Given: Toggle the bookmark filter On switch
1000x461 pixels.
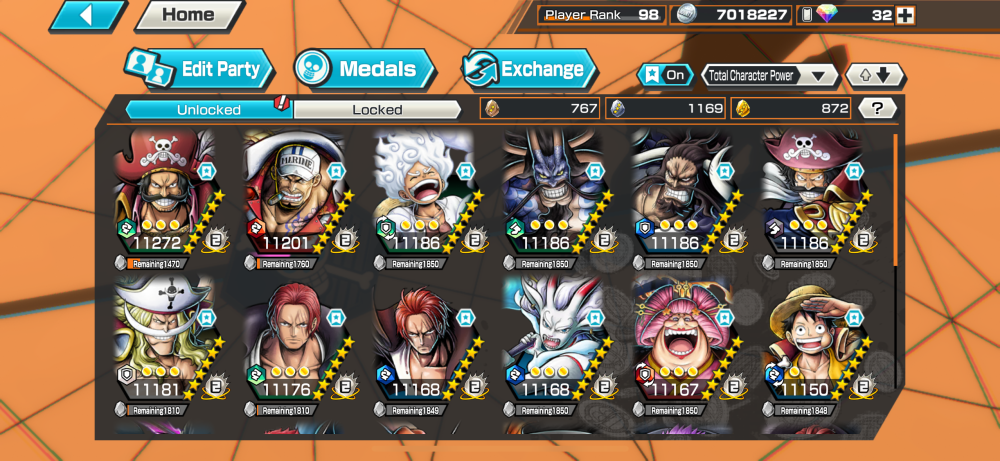Looking at the screenshot, I should 664,75.
